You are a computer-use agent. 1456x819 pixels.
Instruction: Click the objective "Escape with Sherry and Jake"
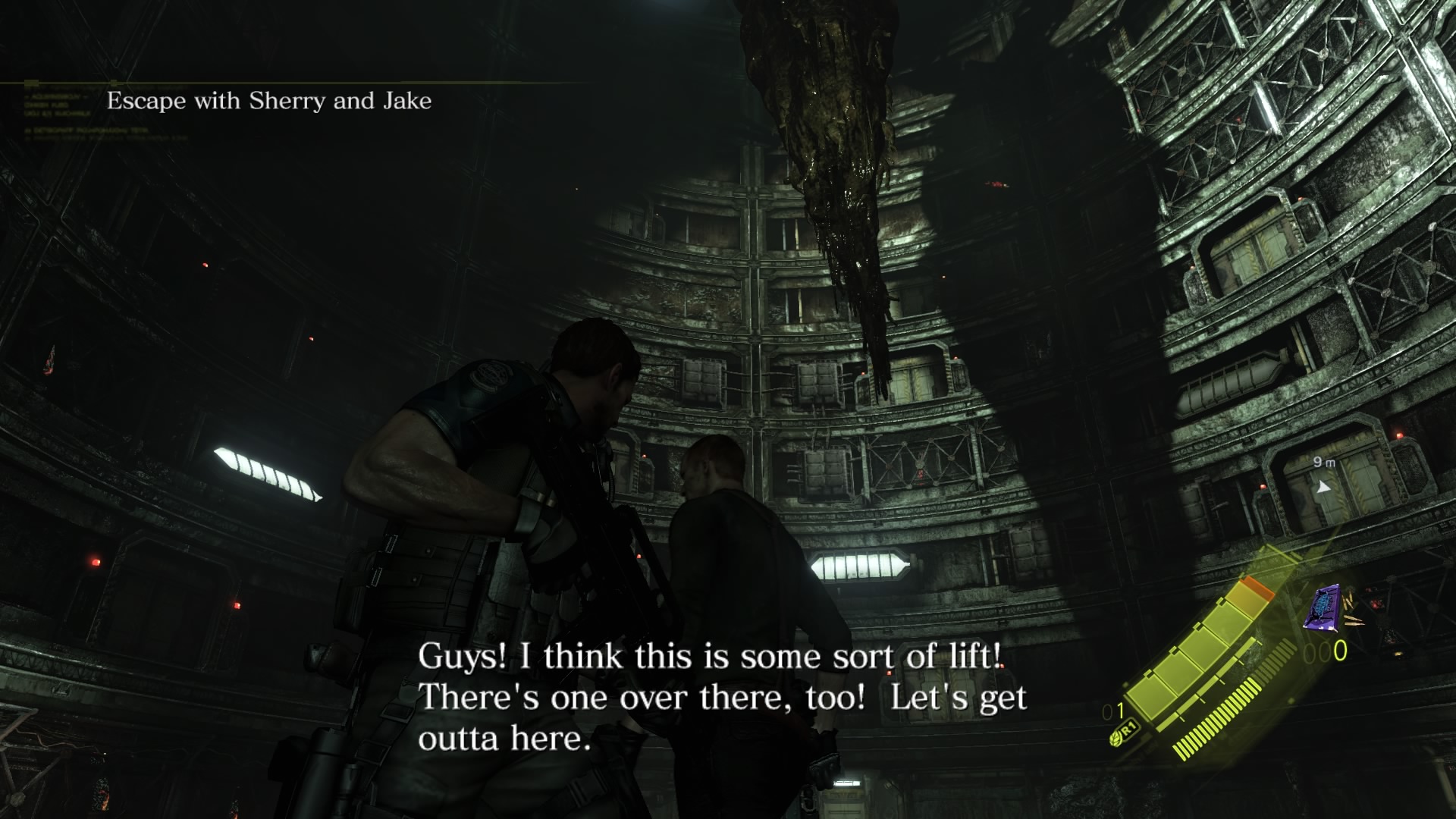tap(269, 101)
